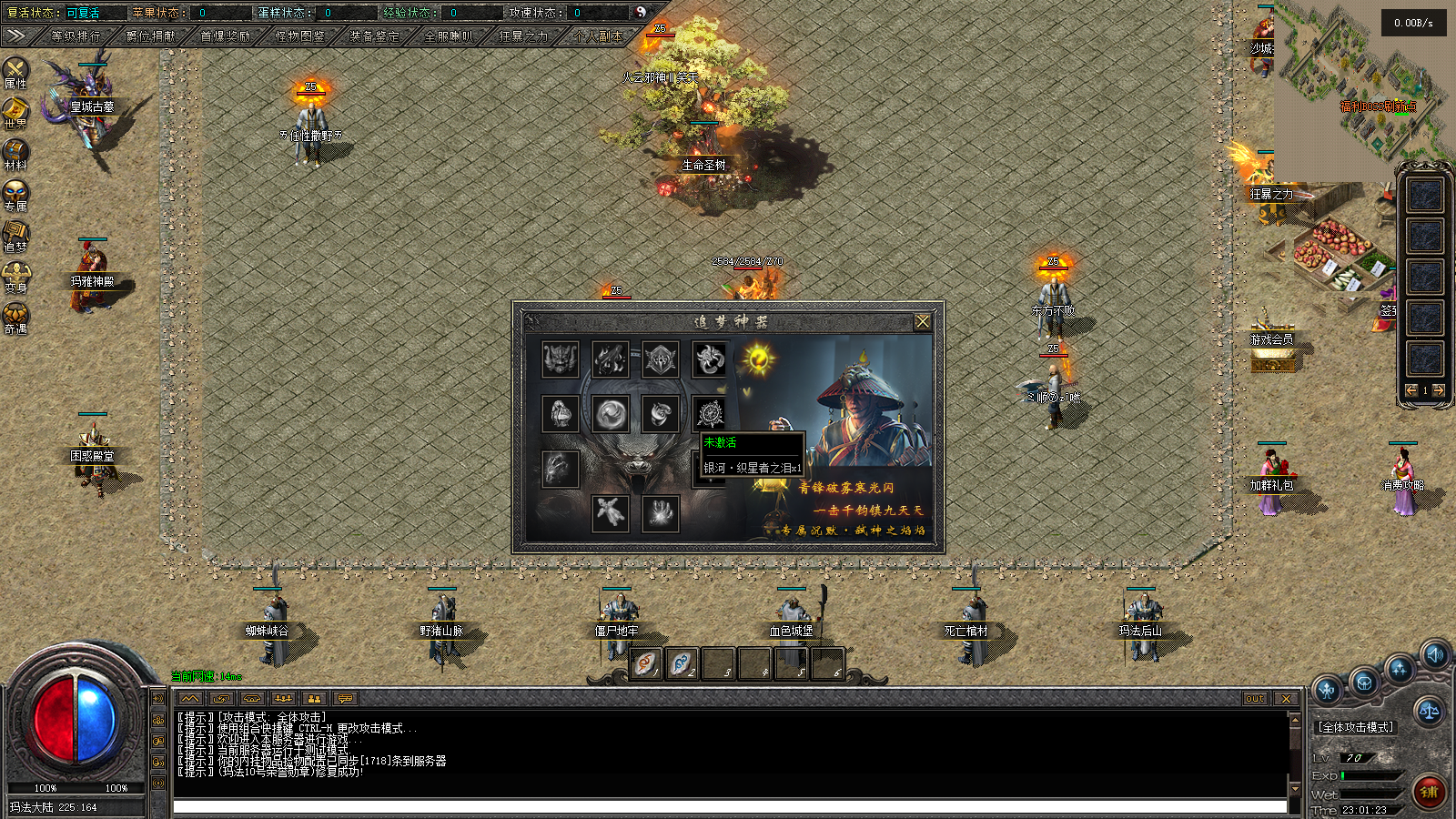Screen dimensions: 1456x819
Task: Open the 个人副本 personal dungeon menu
Action: click(x=598, y=36)
